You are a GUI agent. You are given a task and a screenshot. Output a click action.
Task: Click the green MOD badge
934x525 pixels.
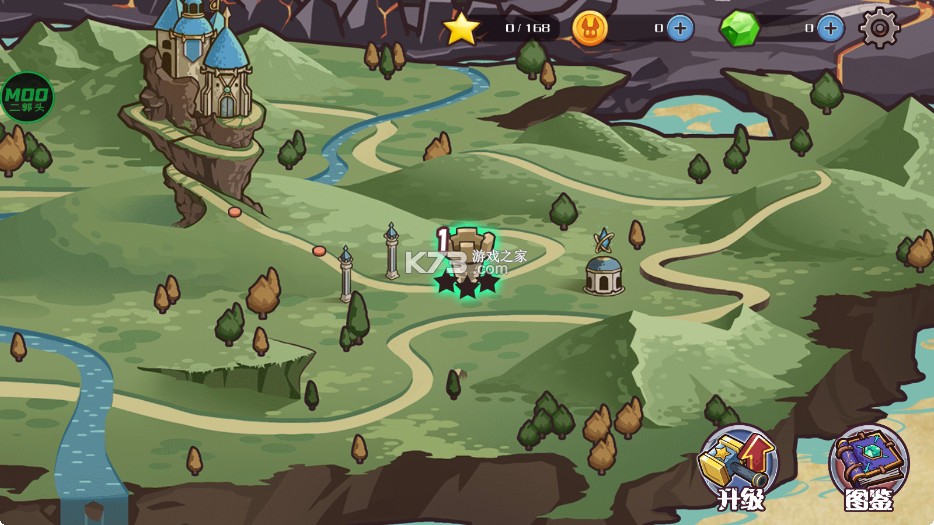25,98
